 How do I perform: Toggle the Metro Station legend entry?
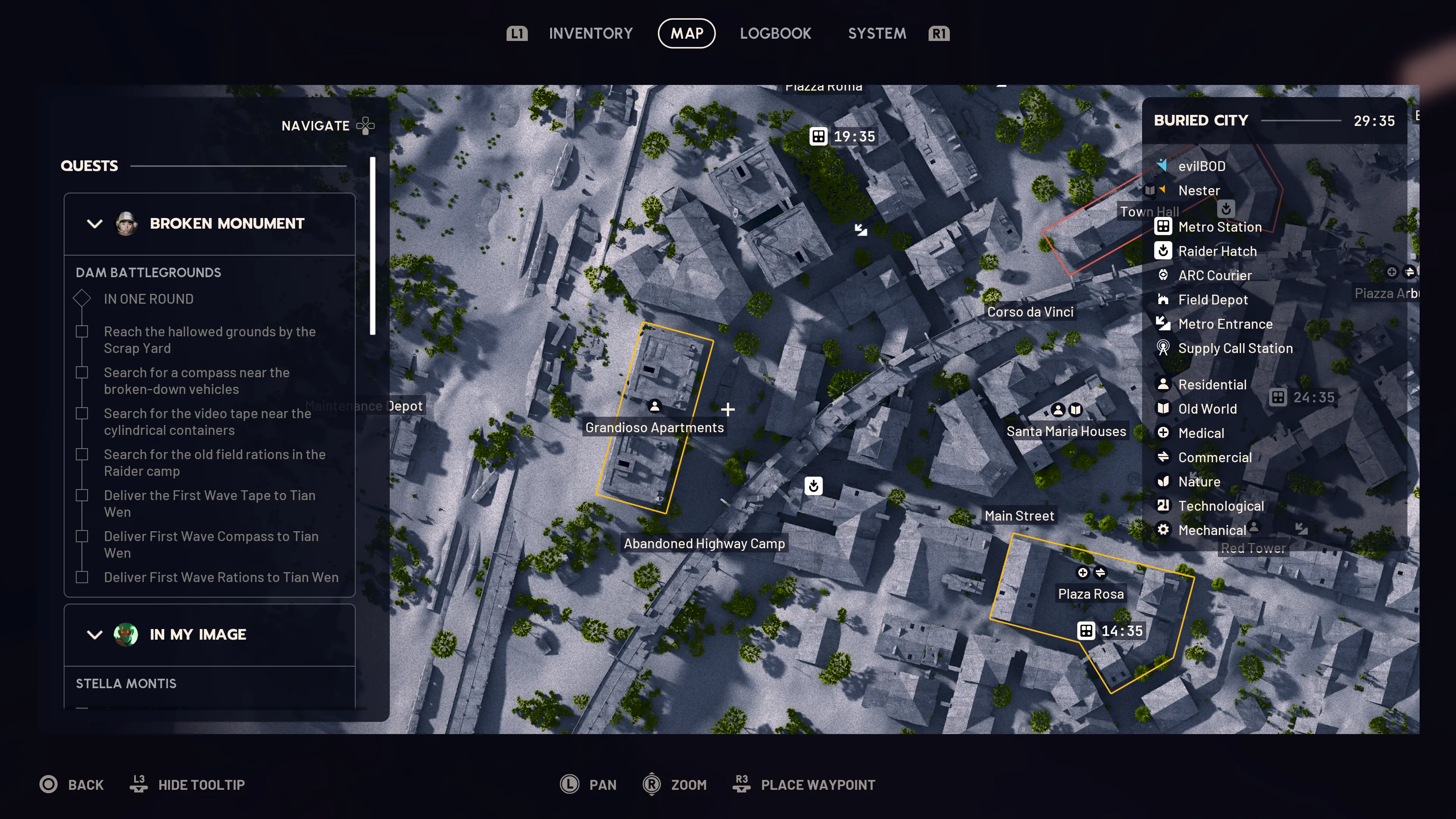click(1219, 227)
